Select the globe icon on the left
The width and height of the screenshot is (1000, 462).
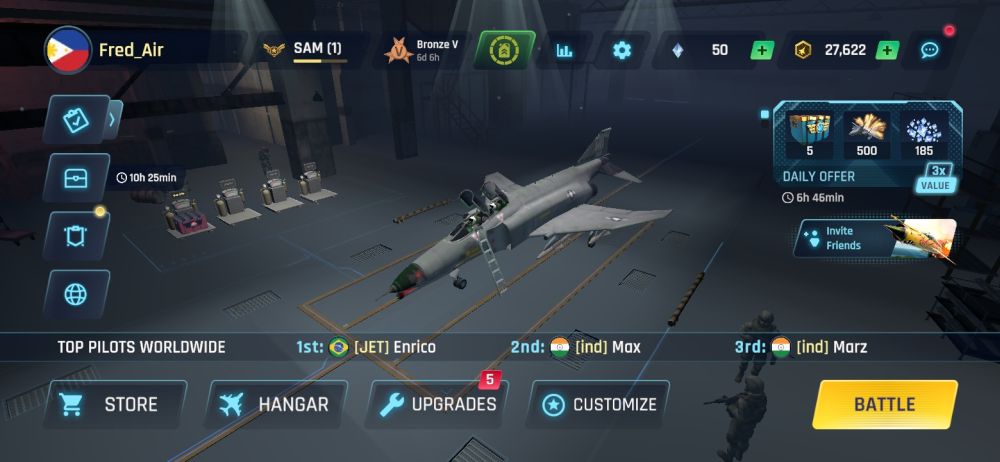pos(76,294)
